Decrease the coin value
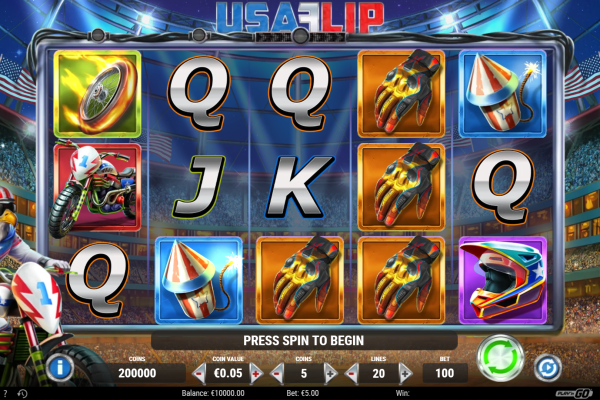This screenshot has height=400, width=600. [200, 374]
